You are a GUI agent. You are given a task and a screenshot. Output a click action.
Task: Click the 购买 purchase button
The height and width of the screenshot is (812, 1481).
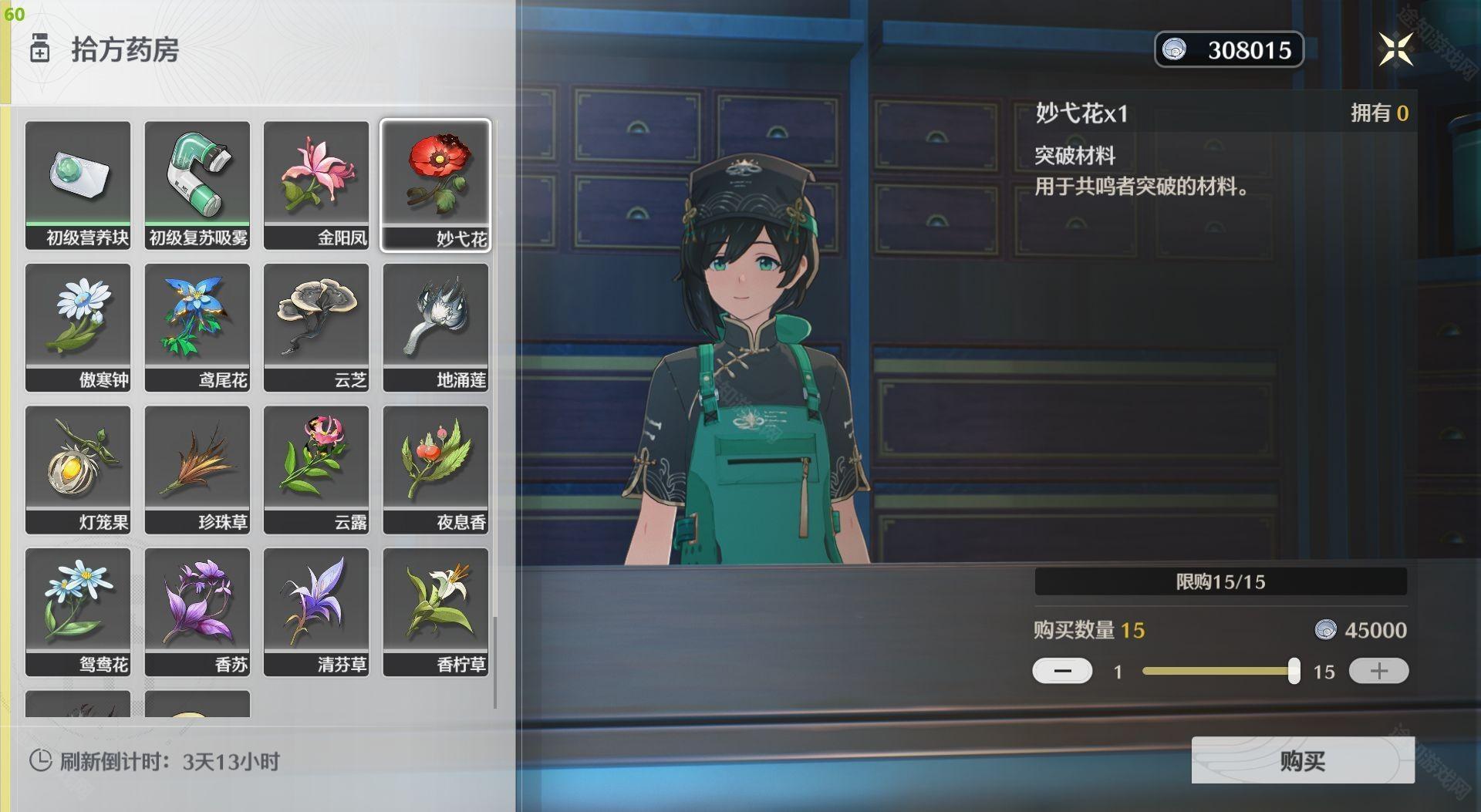[1302, 760]
